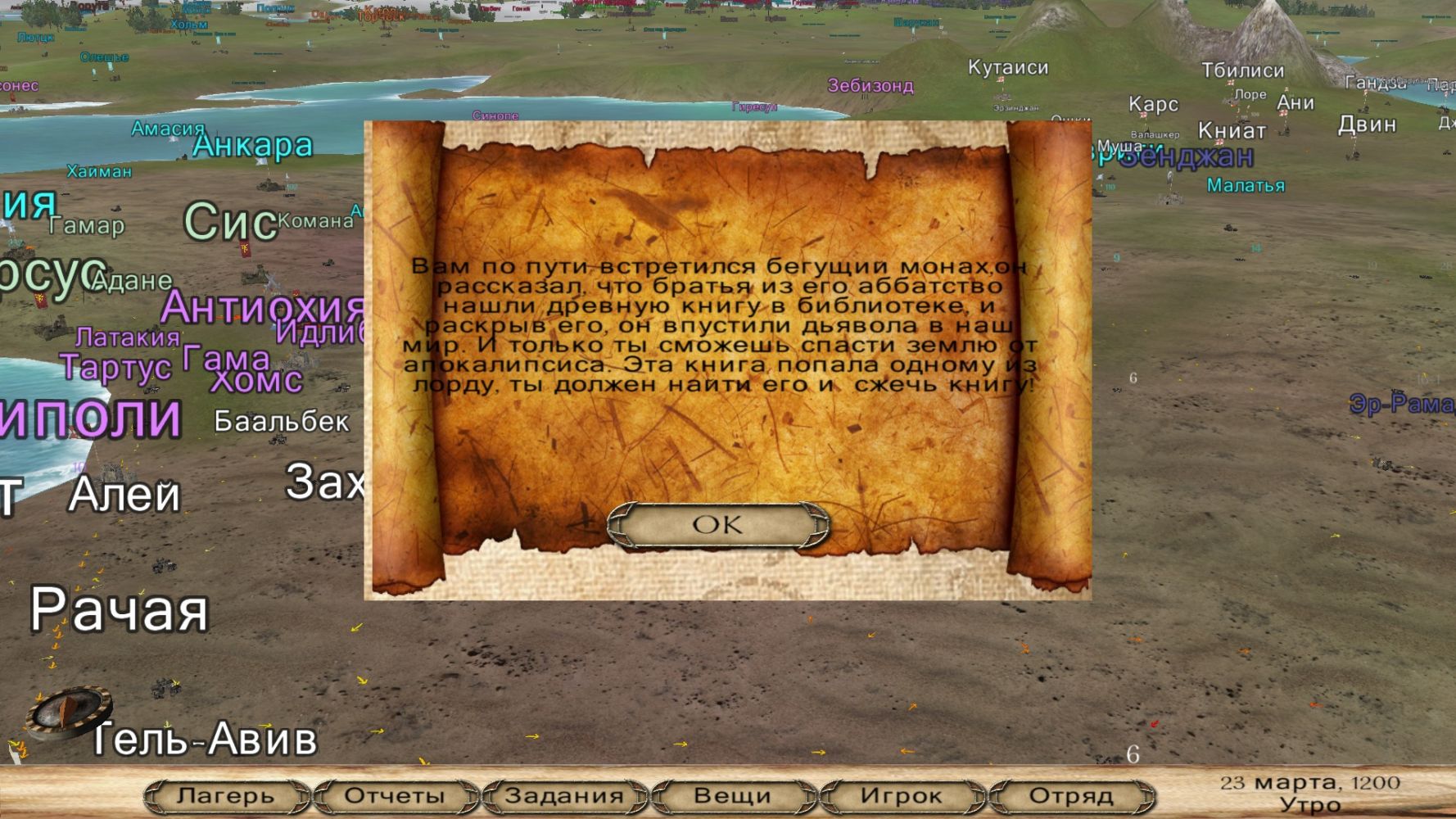This screenshot has width=1456, height=819.
Task: Open the Отчеты reports screen
Action: [395, 795]
